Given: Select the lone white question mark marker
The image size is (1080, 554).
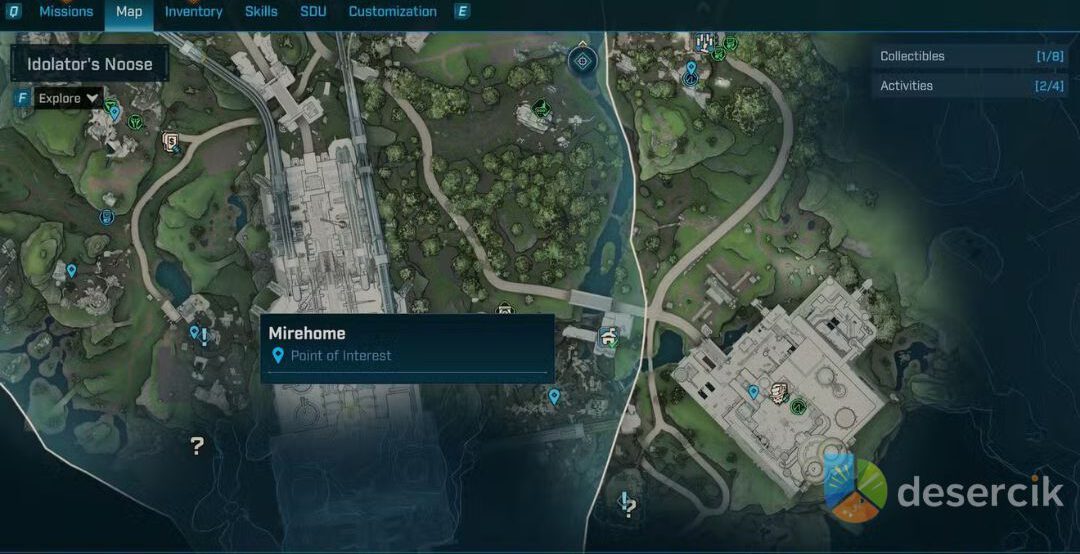Looking at the screenshot, I should tap(197, 446).
